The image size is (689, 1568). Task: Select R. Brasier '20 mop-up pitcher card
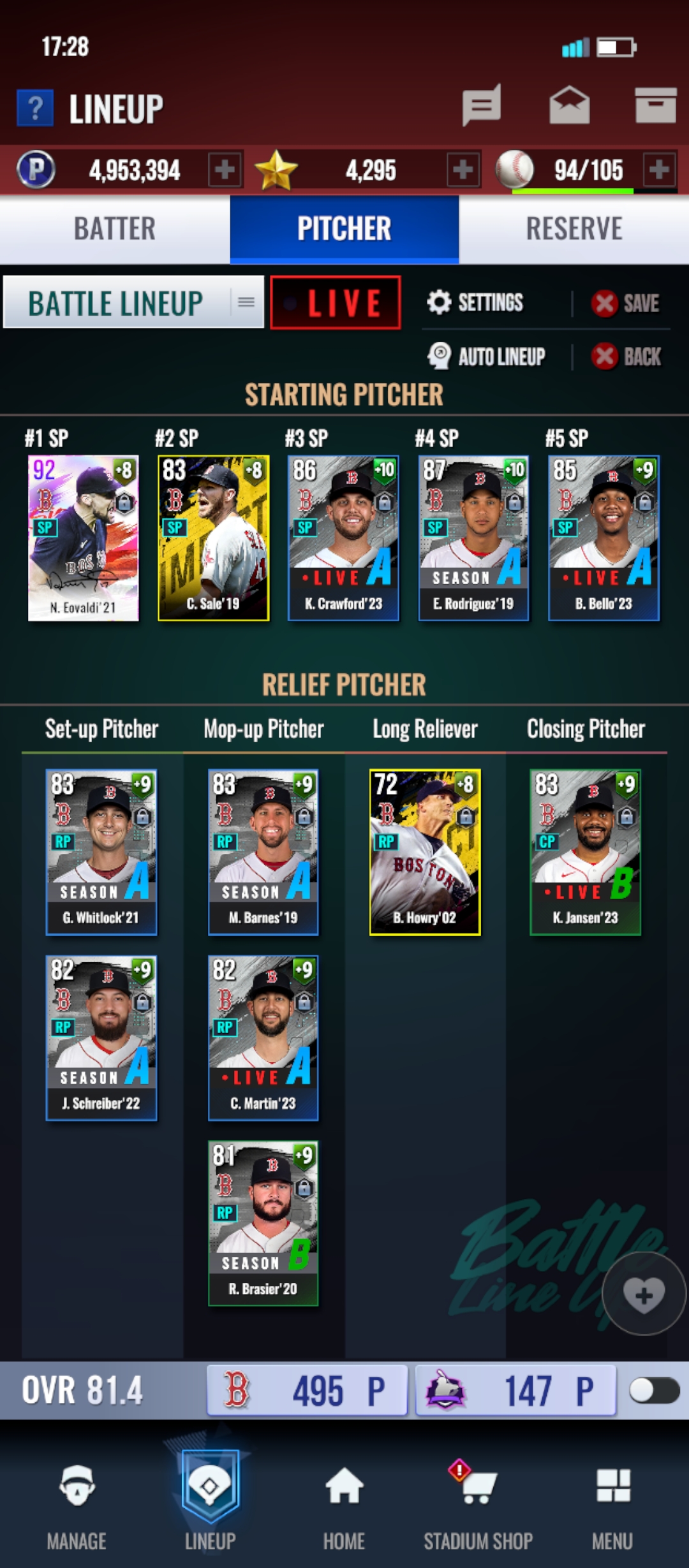click(263, 1223)
